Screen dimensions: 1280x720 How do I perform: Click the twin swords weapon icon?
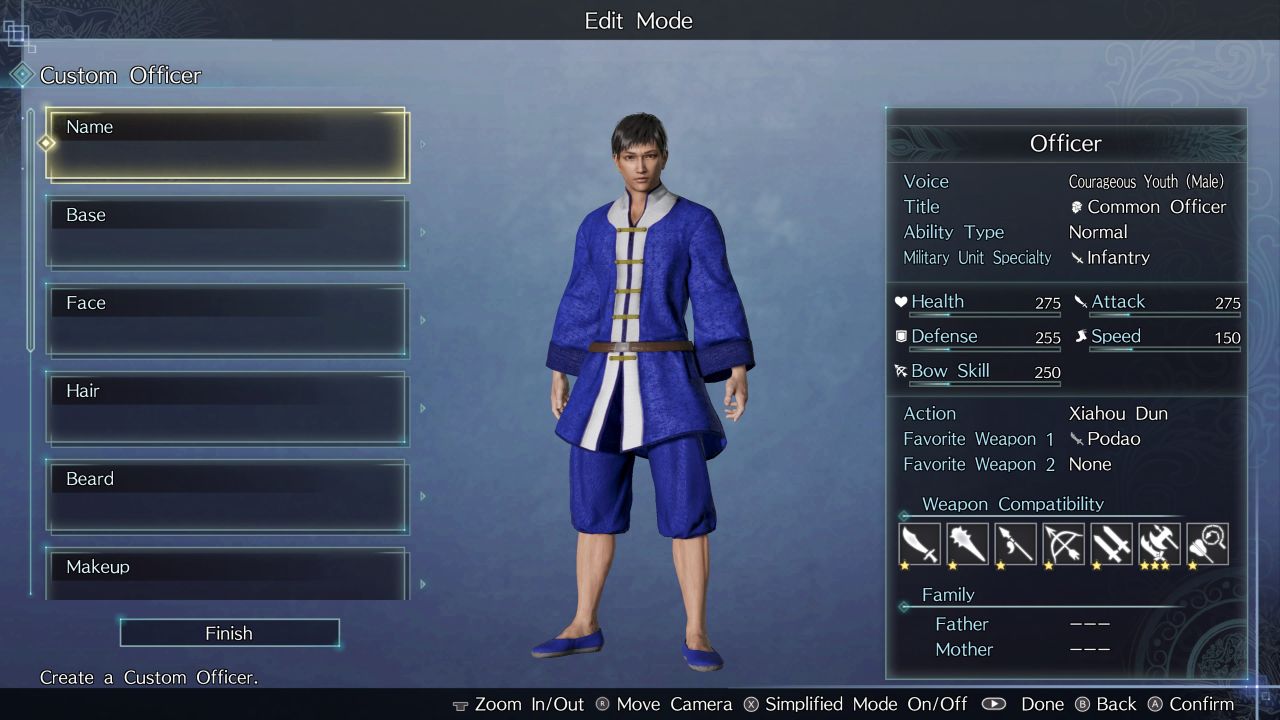coord(1111,544)
